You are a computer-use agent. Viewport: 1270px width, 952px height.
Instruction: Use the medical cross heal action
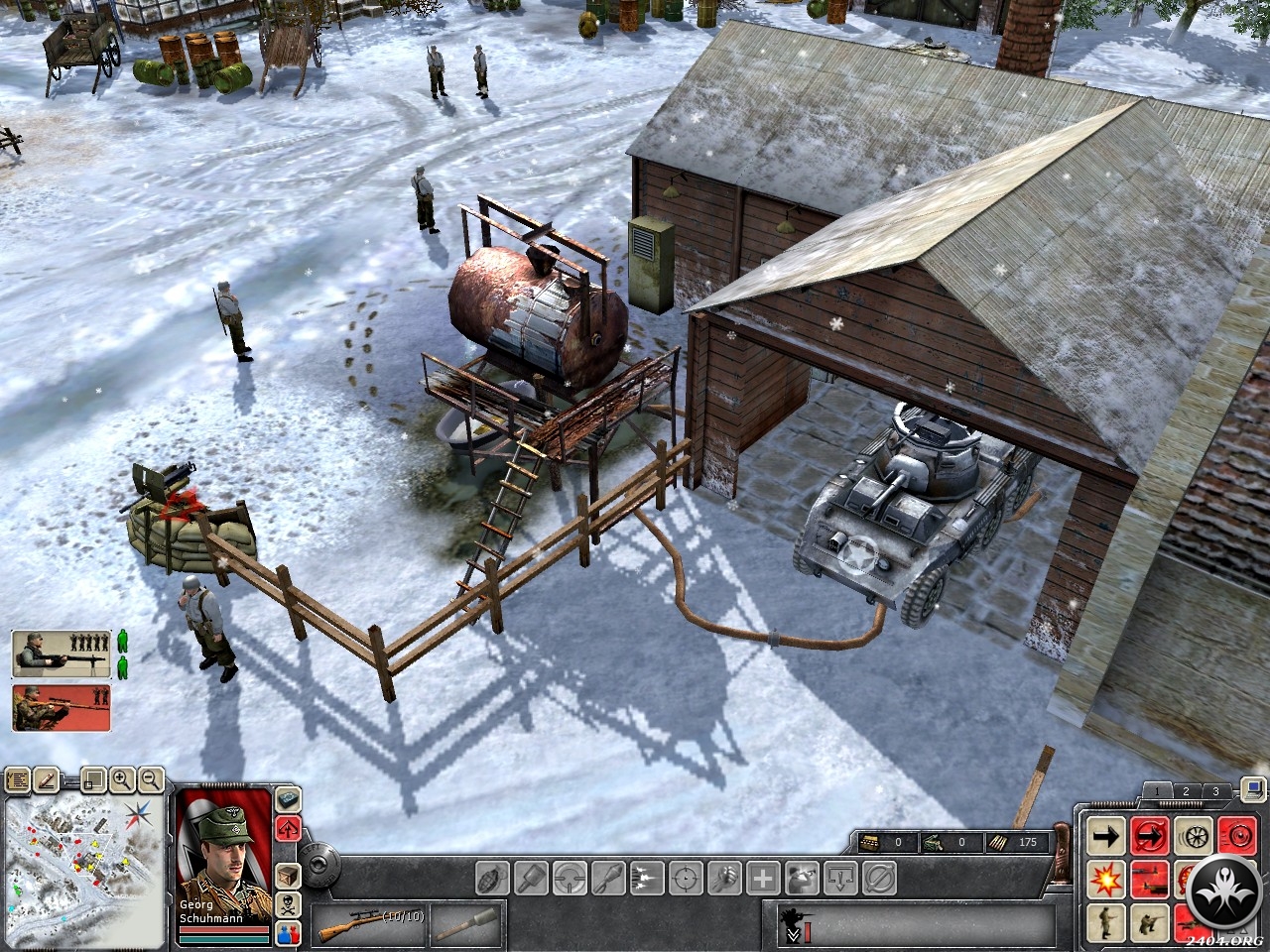click(x=763, y=878)
